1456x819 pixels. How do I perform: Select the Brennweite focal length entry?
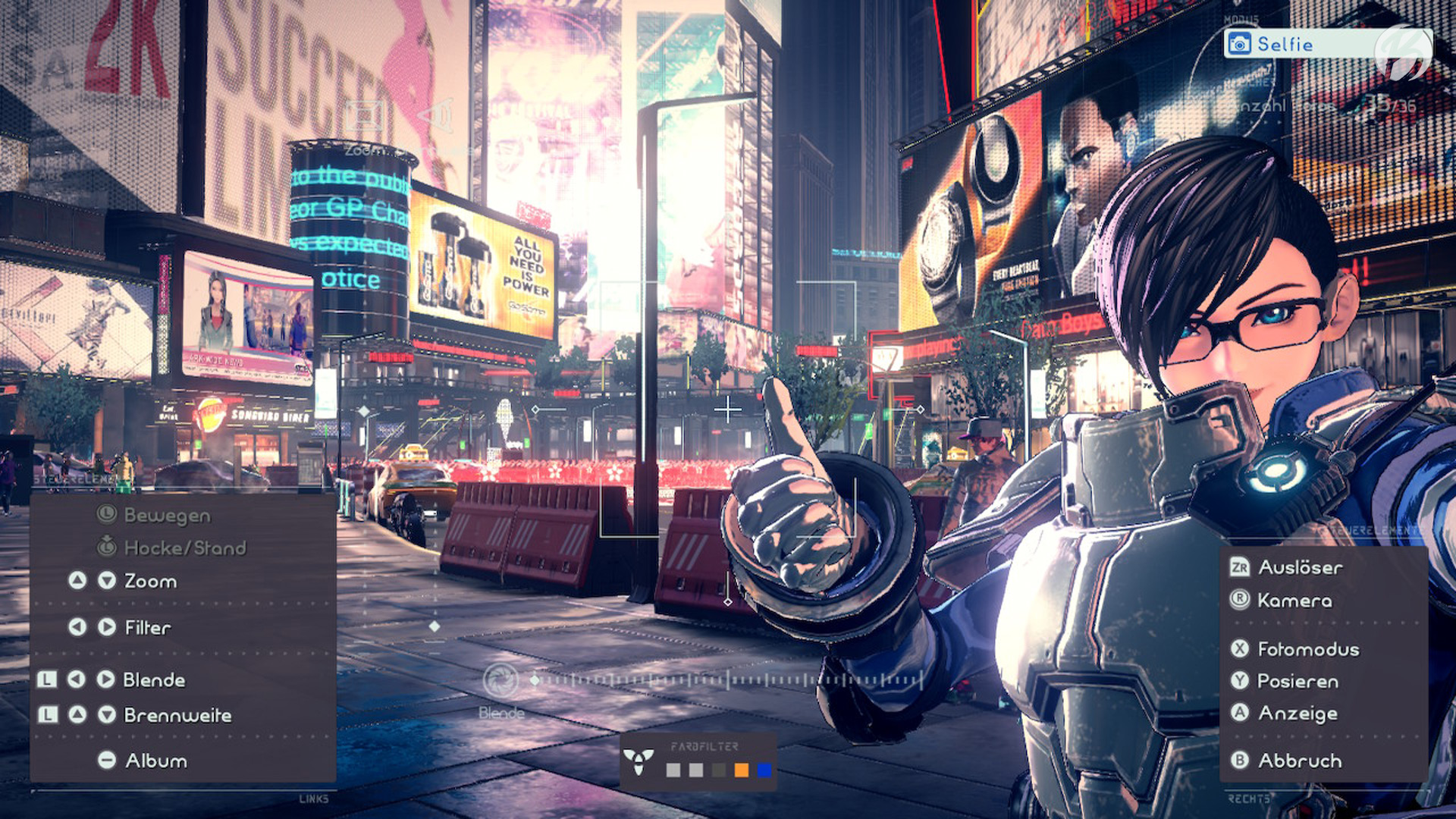coord(177,715)
